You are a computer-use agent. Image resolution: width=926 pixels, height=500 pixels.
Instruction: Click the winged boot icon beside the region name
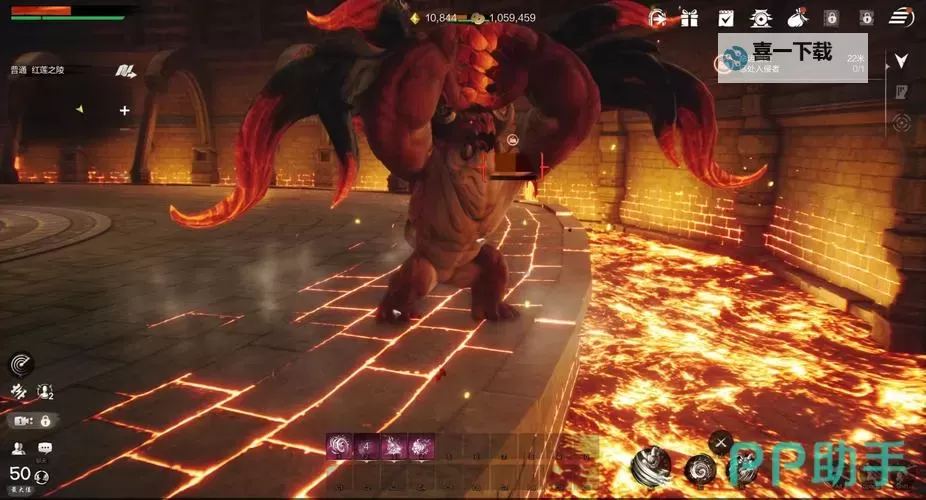point(125,71)
